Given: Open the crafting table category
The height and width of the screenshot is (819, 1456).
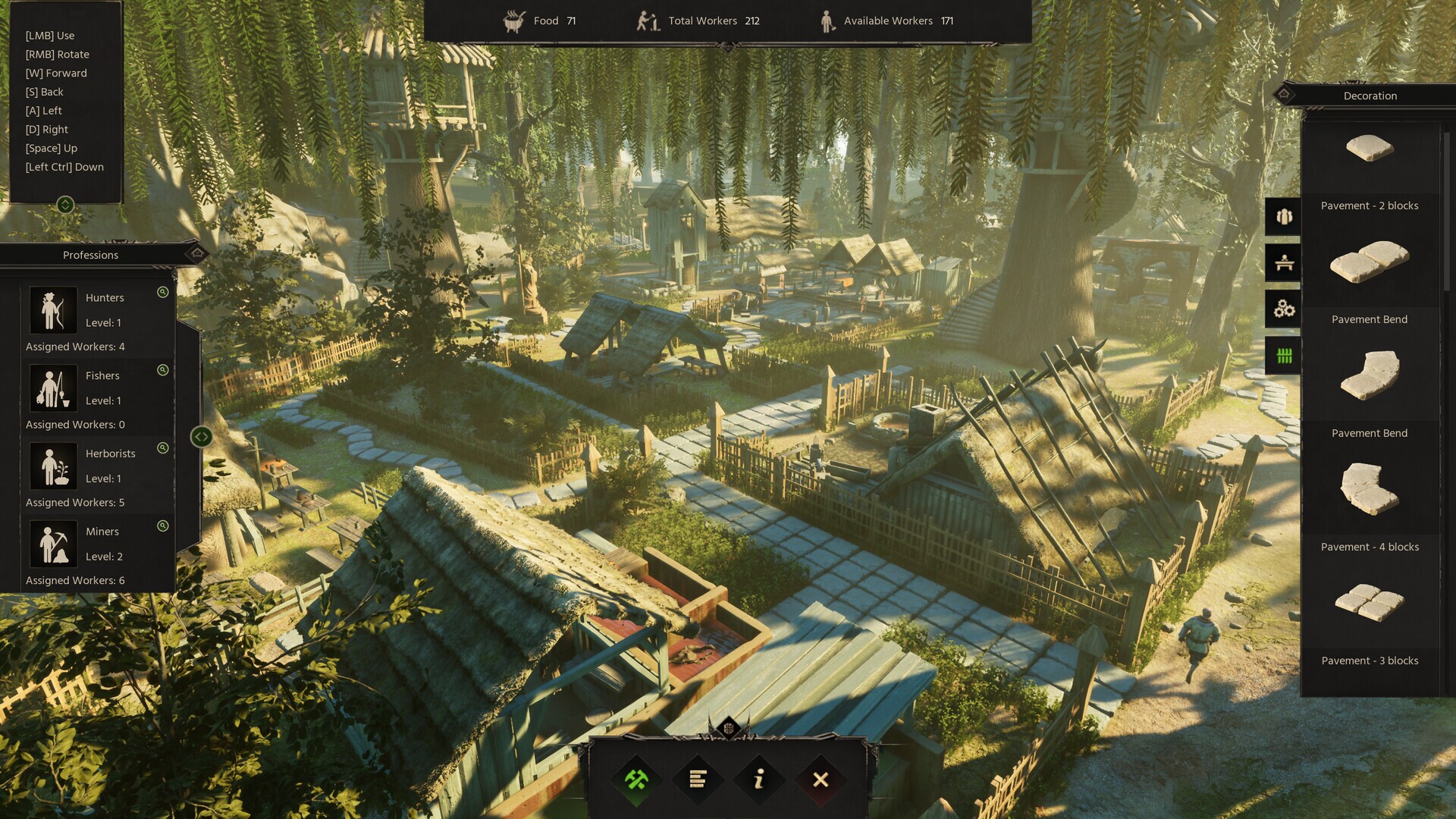Looking at the screenshot, I should pos(1283,263).
